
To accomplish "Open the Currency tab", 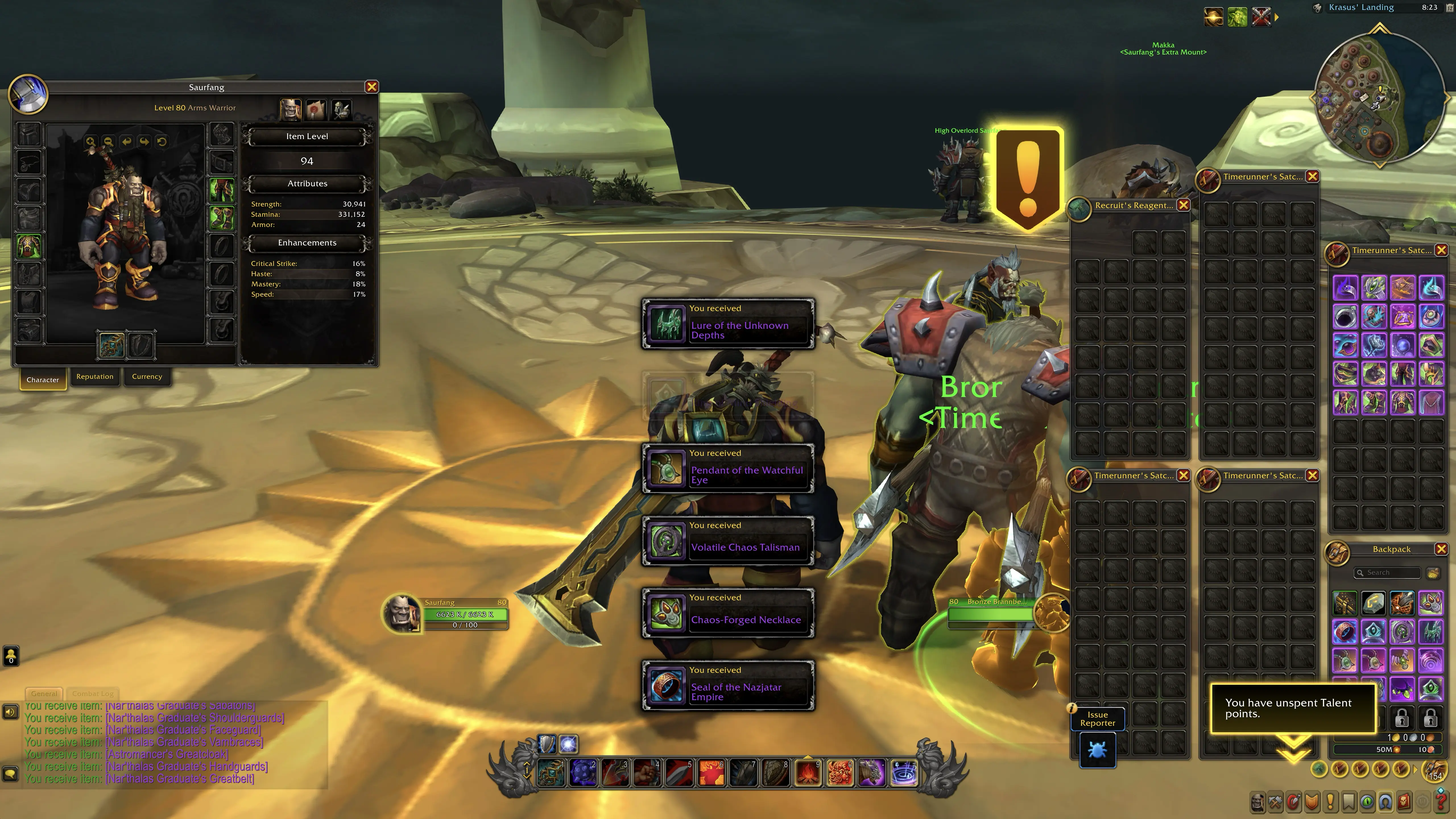I will pyautogui.click(x=147, y=377).
